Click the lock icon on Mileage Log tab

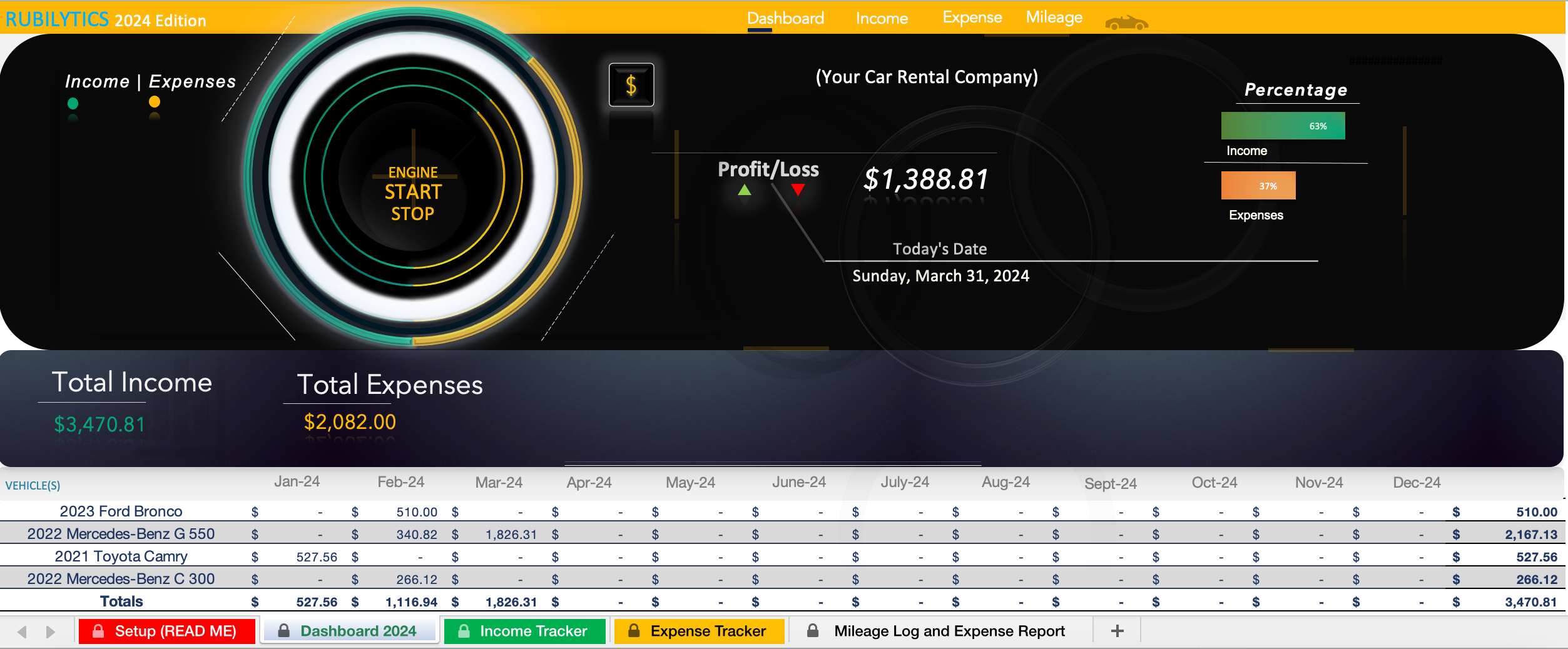[813, 631]
